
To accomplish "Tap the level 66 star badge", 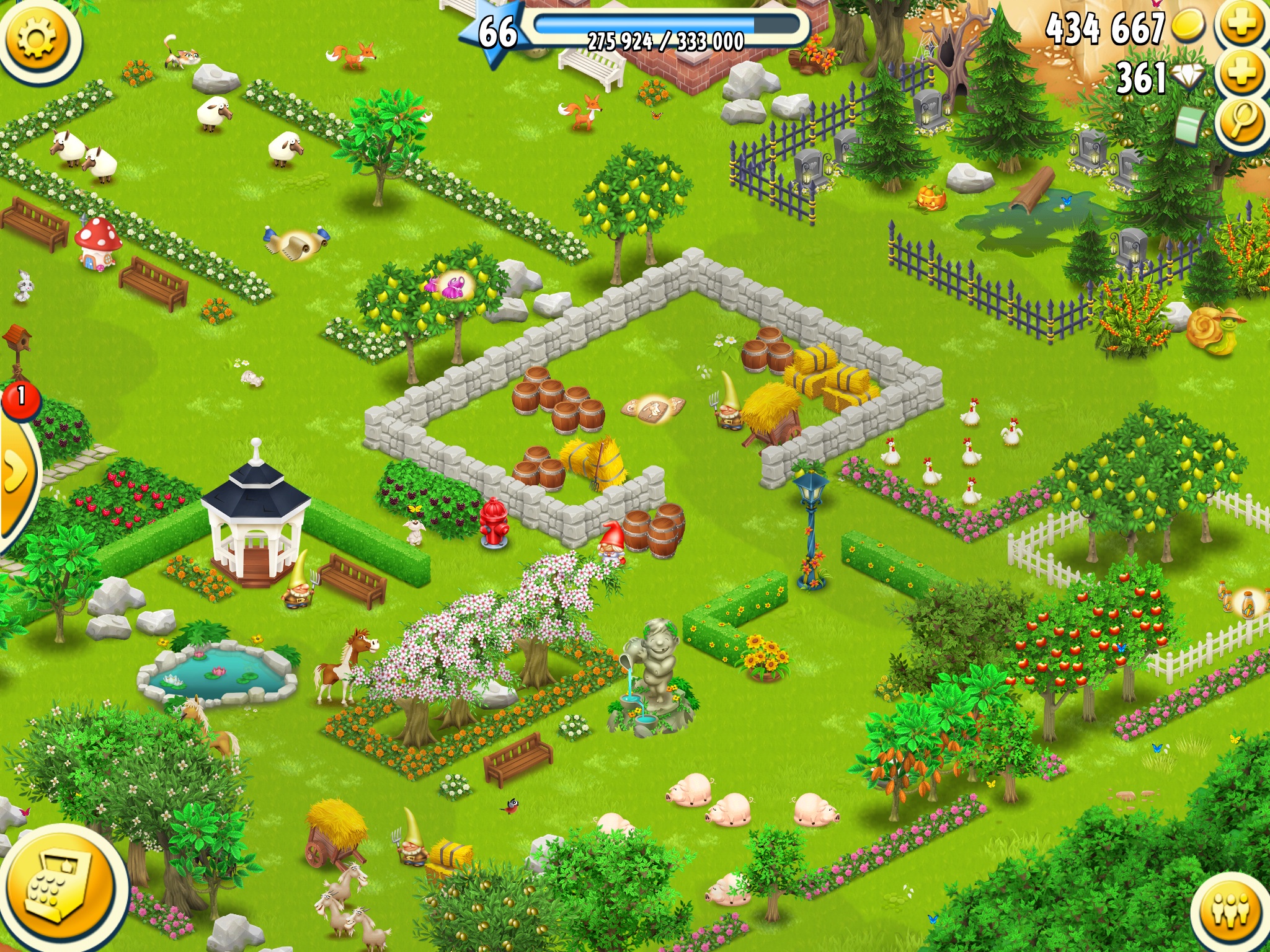I will point(496,32).
